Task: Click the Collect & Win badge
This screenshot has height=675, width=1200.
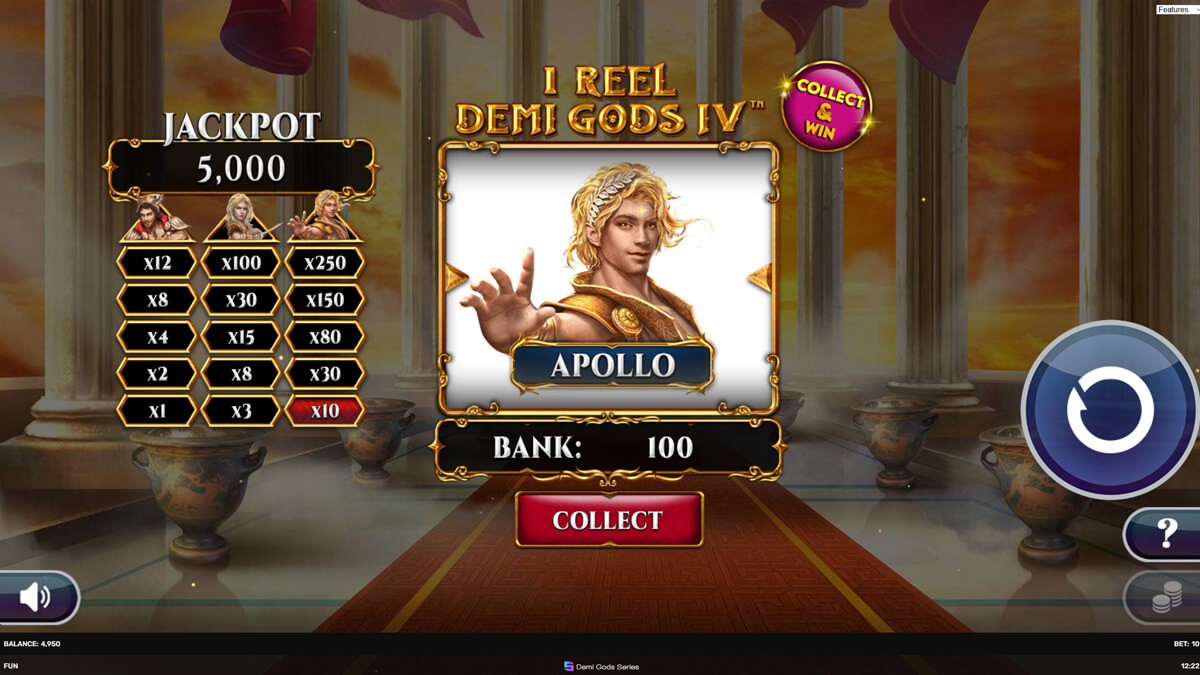Action: point(826,106)
